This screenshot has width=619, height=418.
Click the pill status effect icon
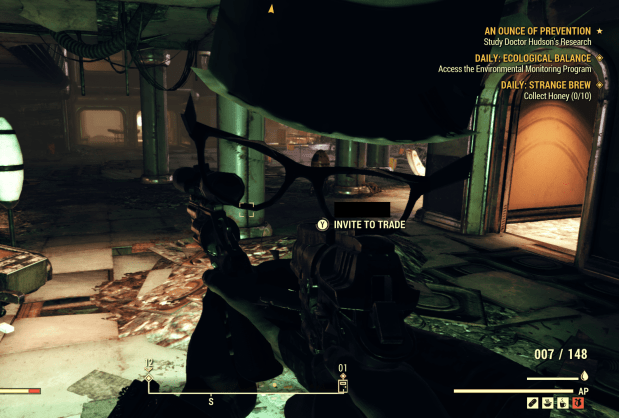coord(534,403)
